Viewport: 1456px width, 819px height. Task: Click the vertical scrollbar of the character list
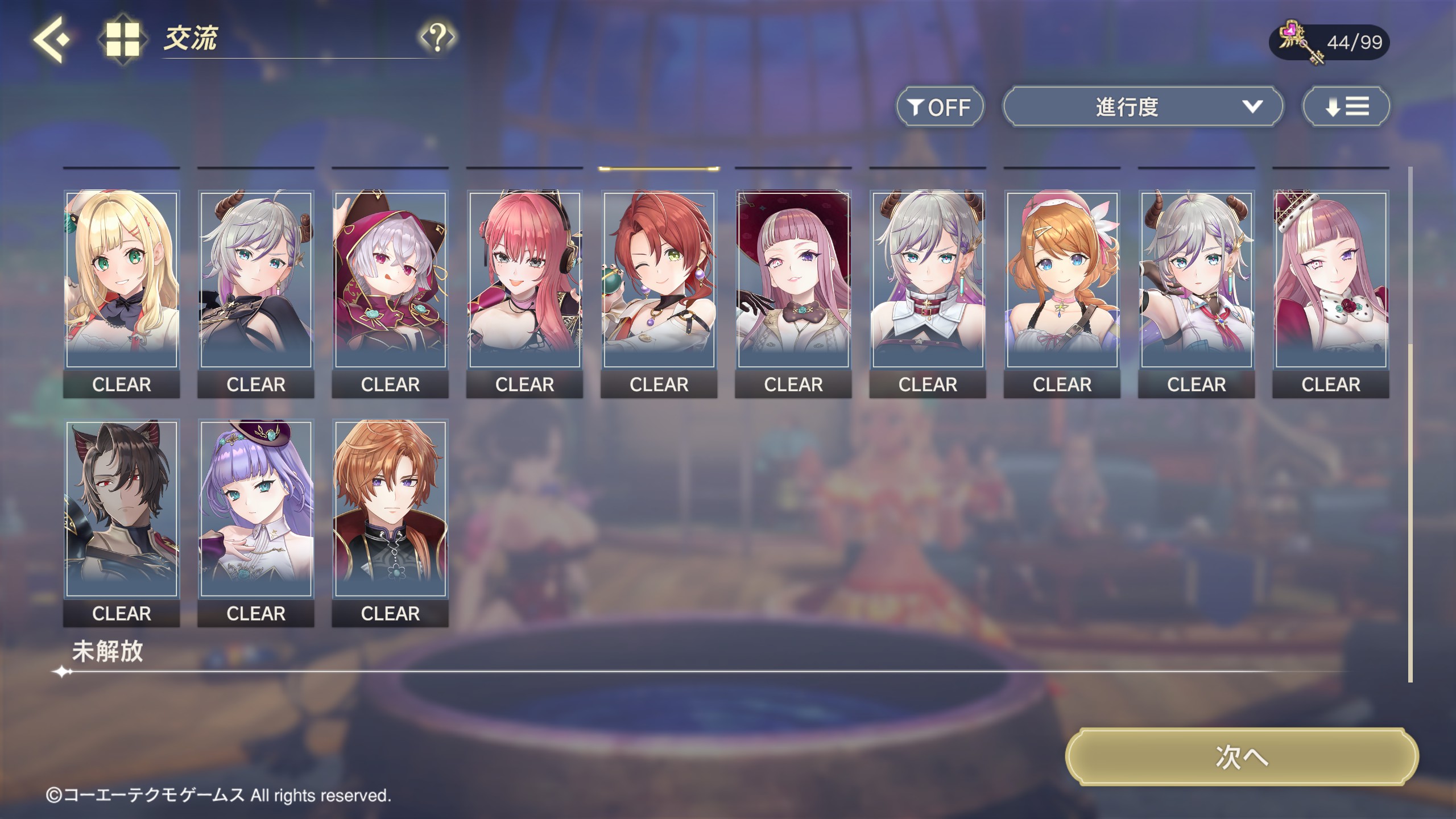1410,512
